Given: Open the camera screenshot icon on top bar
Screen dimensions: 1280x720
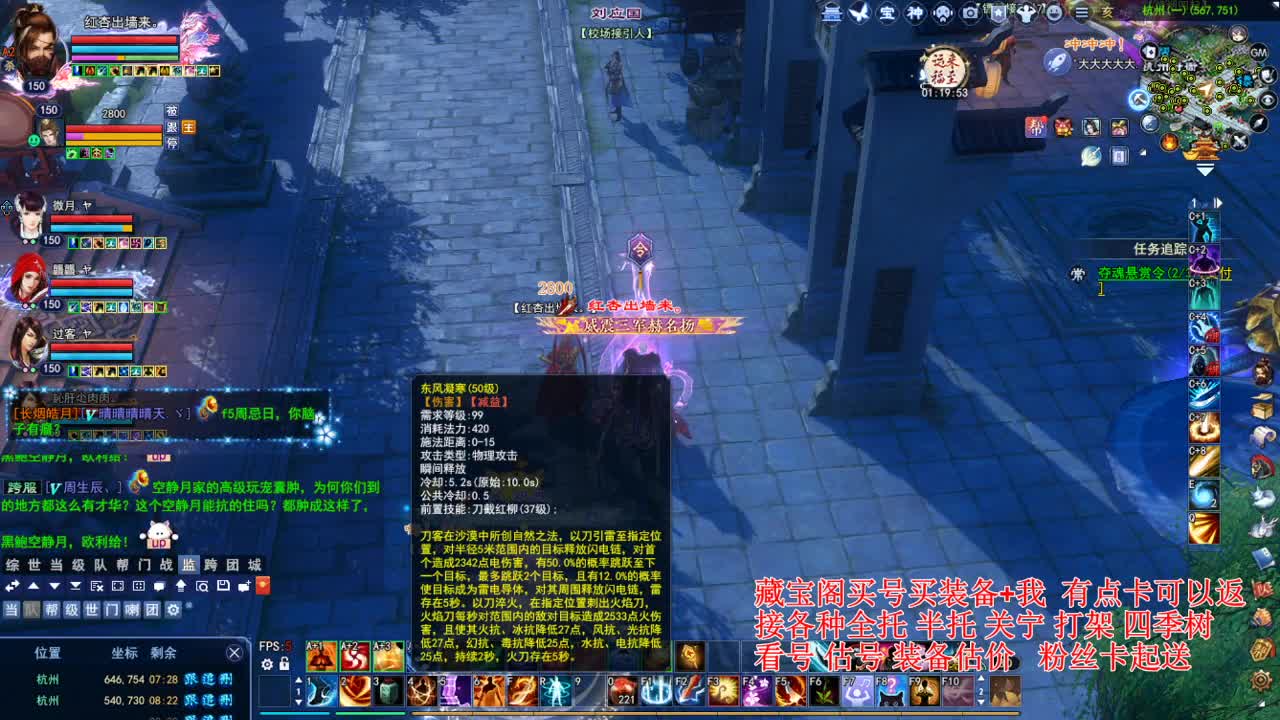Looking at the screenshot, I should tap(970, 14).
